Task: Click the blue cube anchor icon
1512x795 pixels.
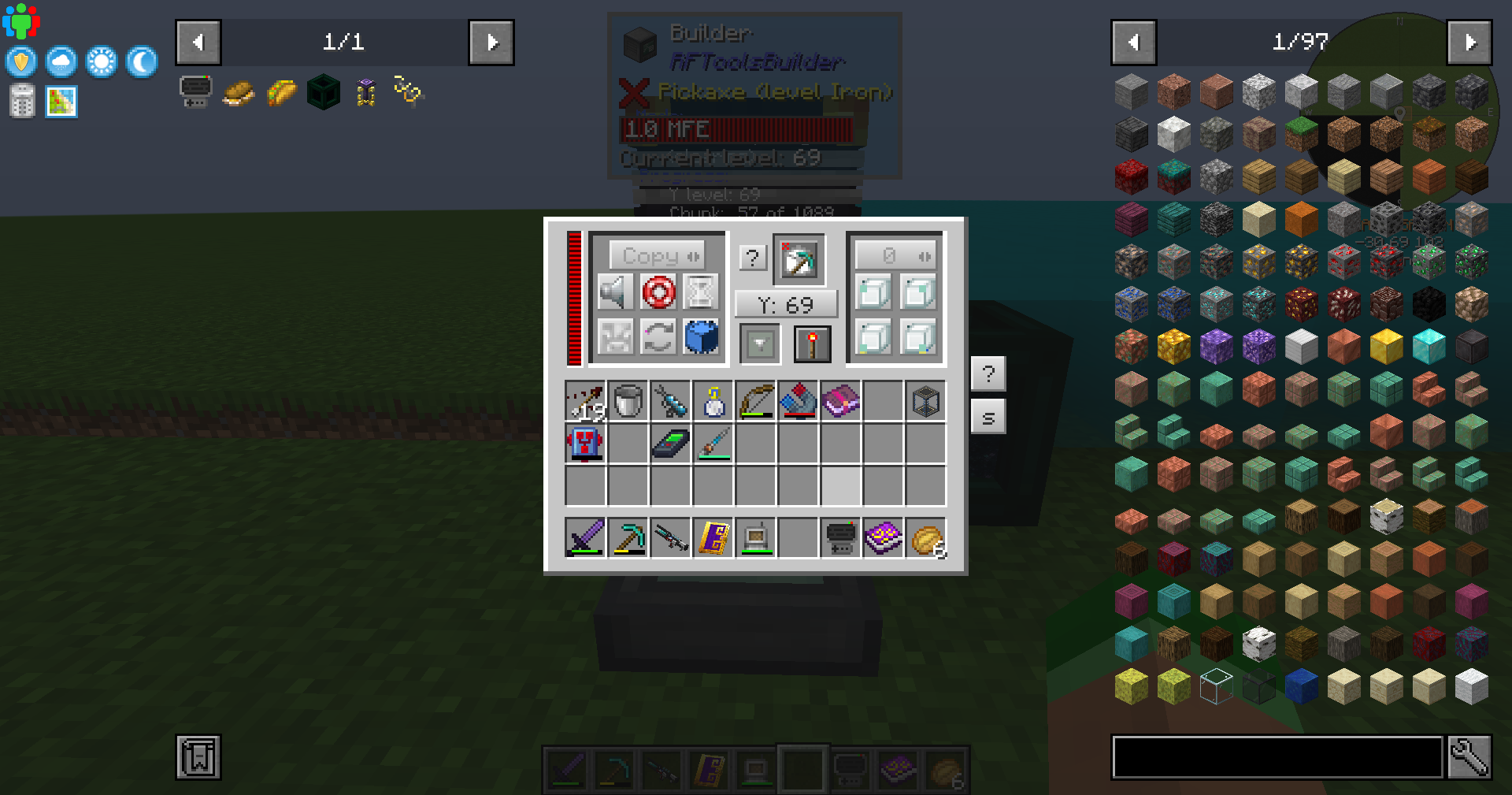Action: click(x=700, y=336)
